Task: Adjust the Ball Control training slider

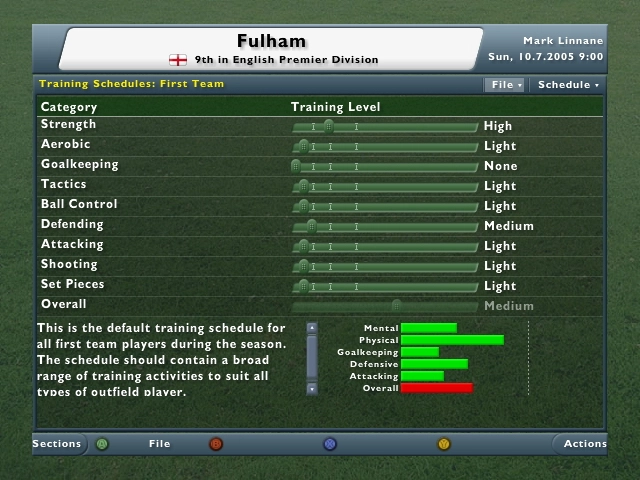Action: (x=303, y=206)
